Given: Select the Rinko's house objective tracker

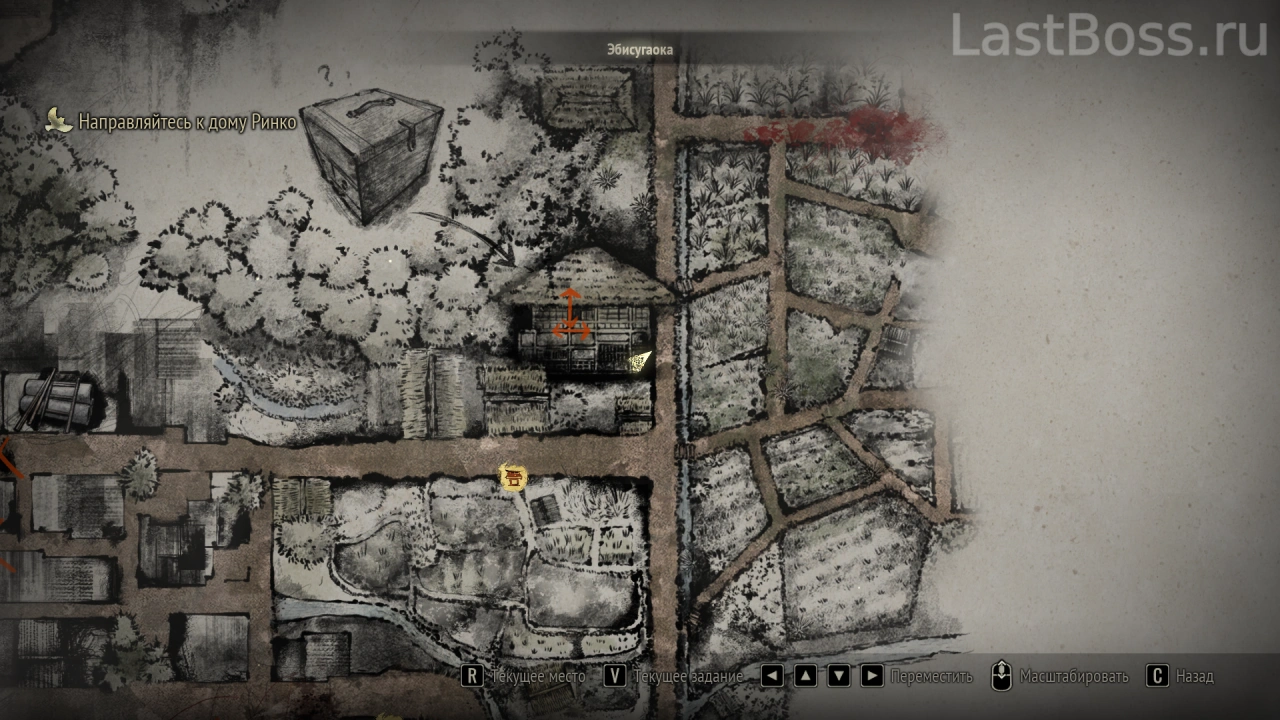Looking at the screenshot, I should (173, 122).
